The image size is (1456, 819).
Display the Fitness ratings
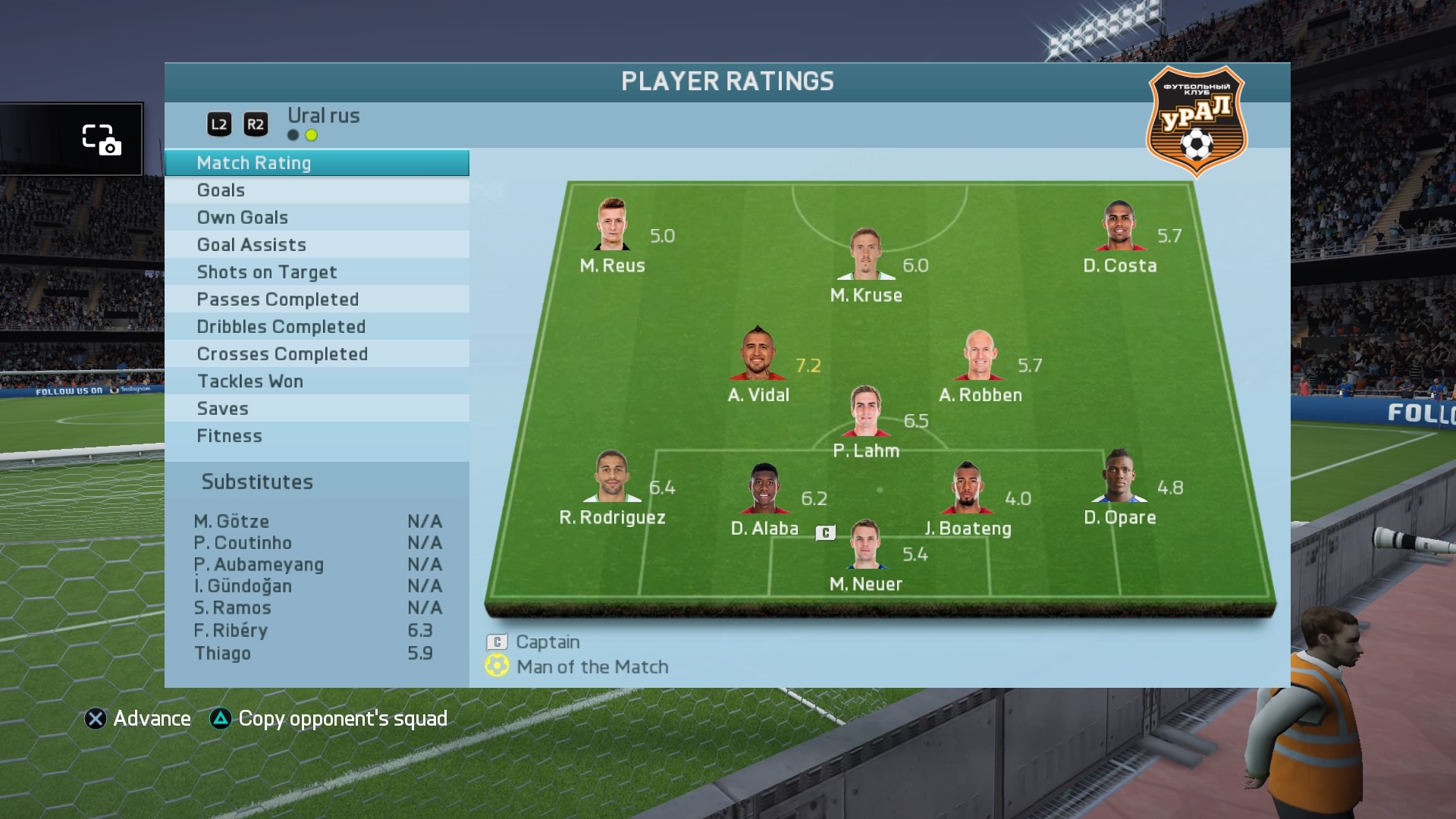(x=316, y=436)
